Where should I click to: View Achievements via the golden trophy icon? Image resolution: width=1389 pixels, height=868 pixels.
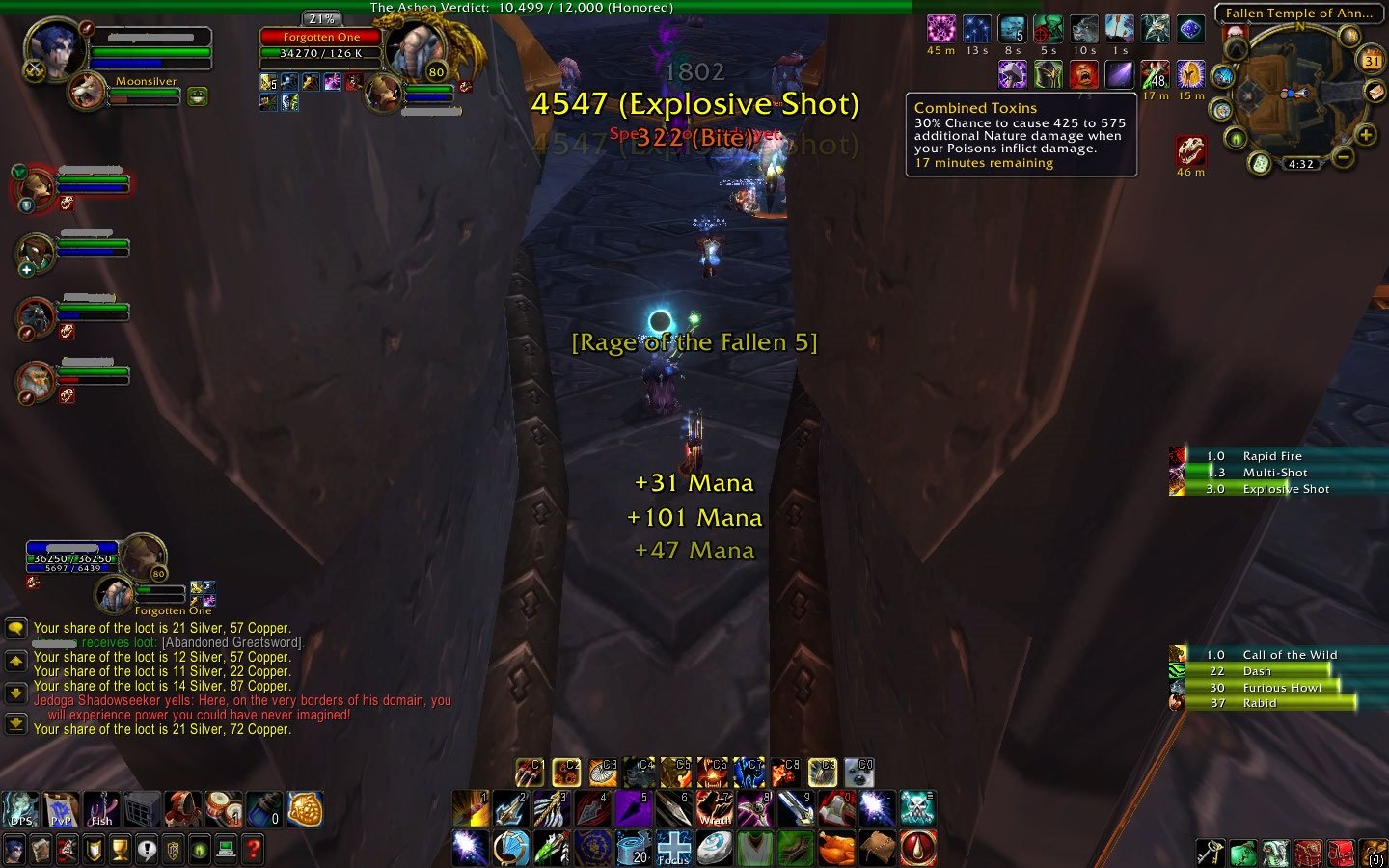click(121, 849)
